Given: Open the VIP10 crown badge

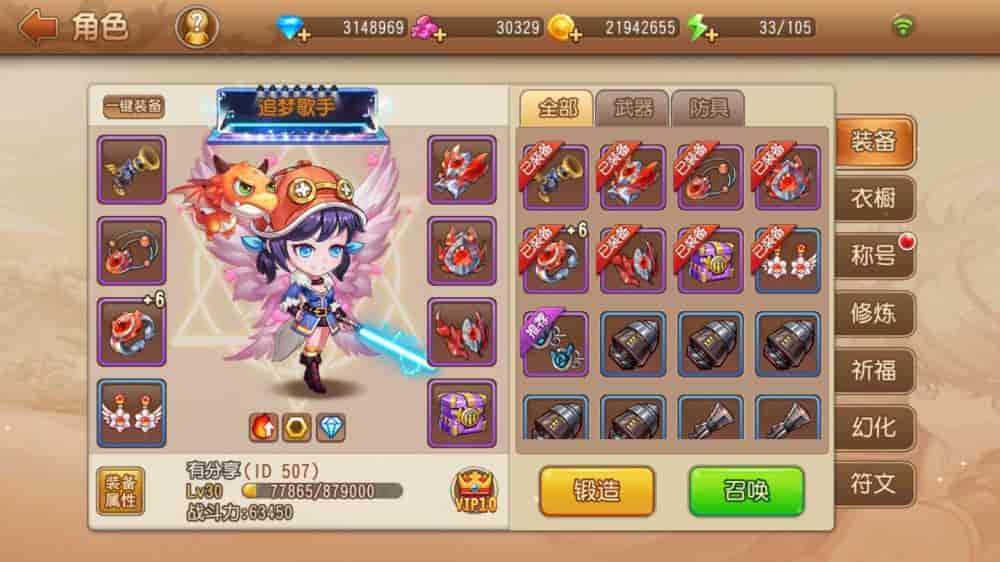Looking at the screenshot, I should [475, 490].
